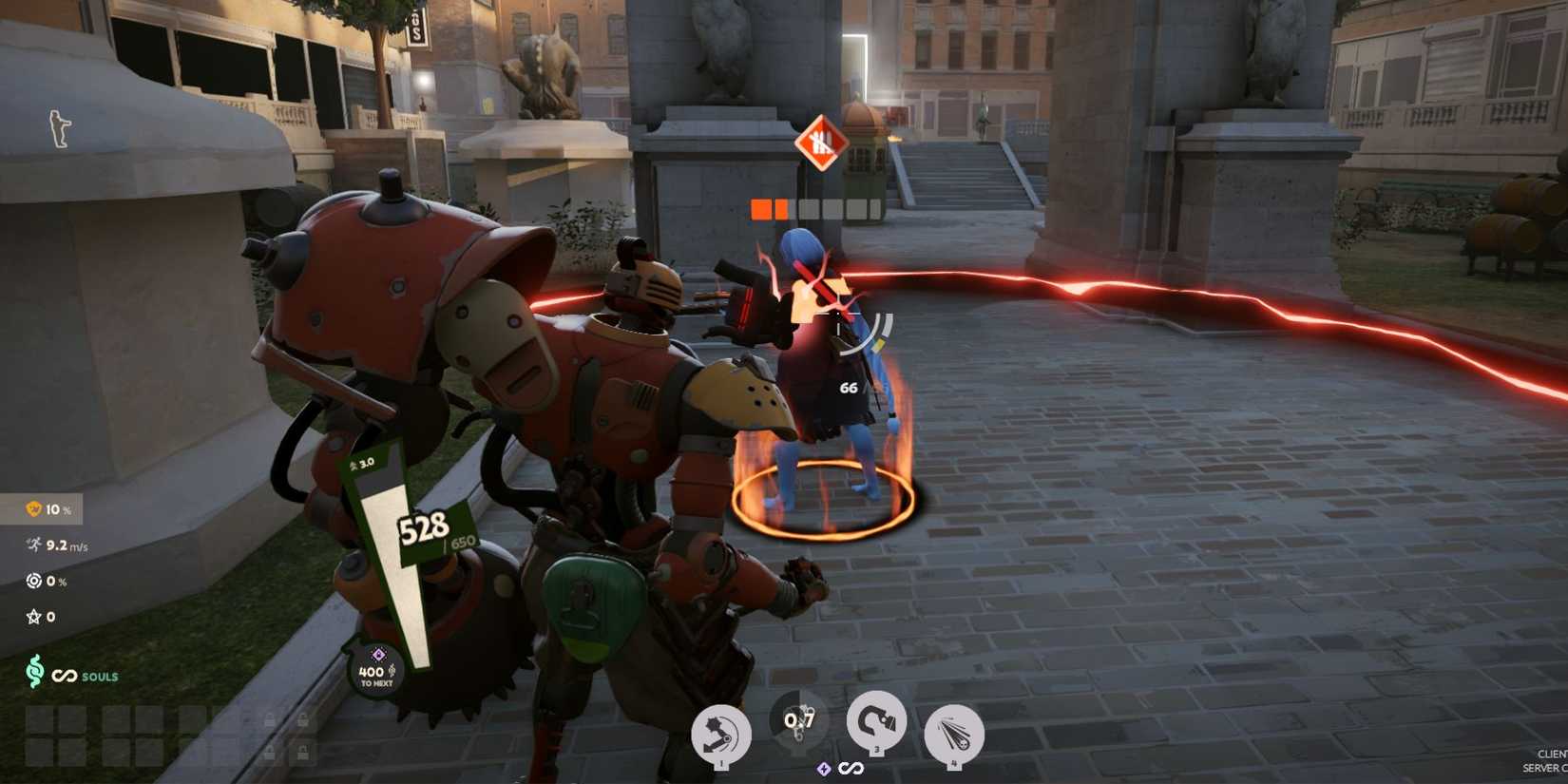Screen dimensions: 1568x784
Task: Click the orange ladder objective marker
Action: tap(822, 144)
